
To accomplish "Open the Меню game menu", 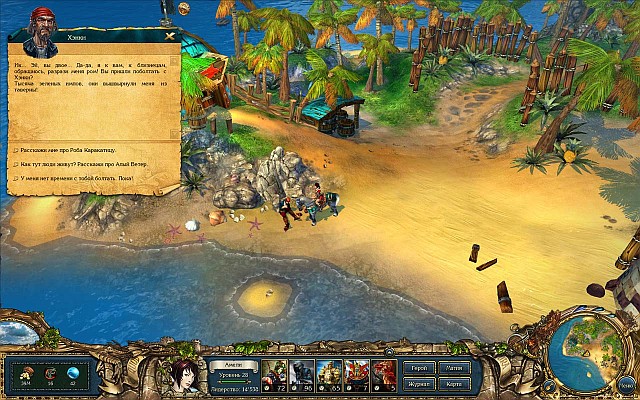I will [624, 387].
